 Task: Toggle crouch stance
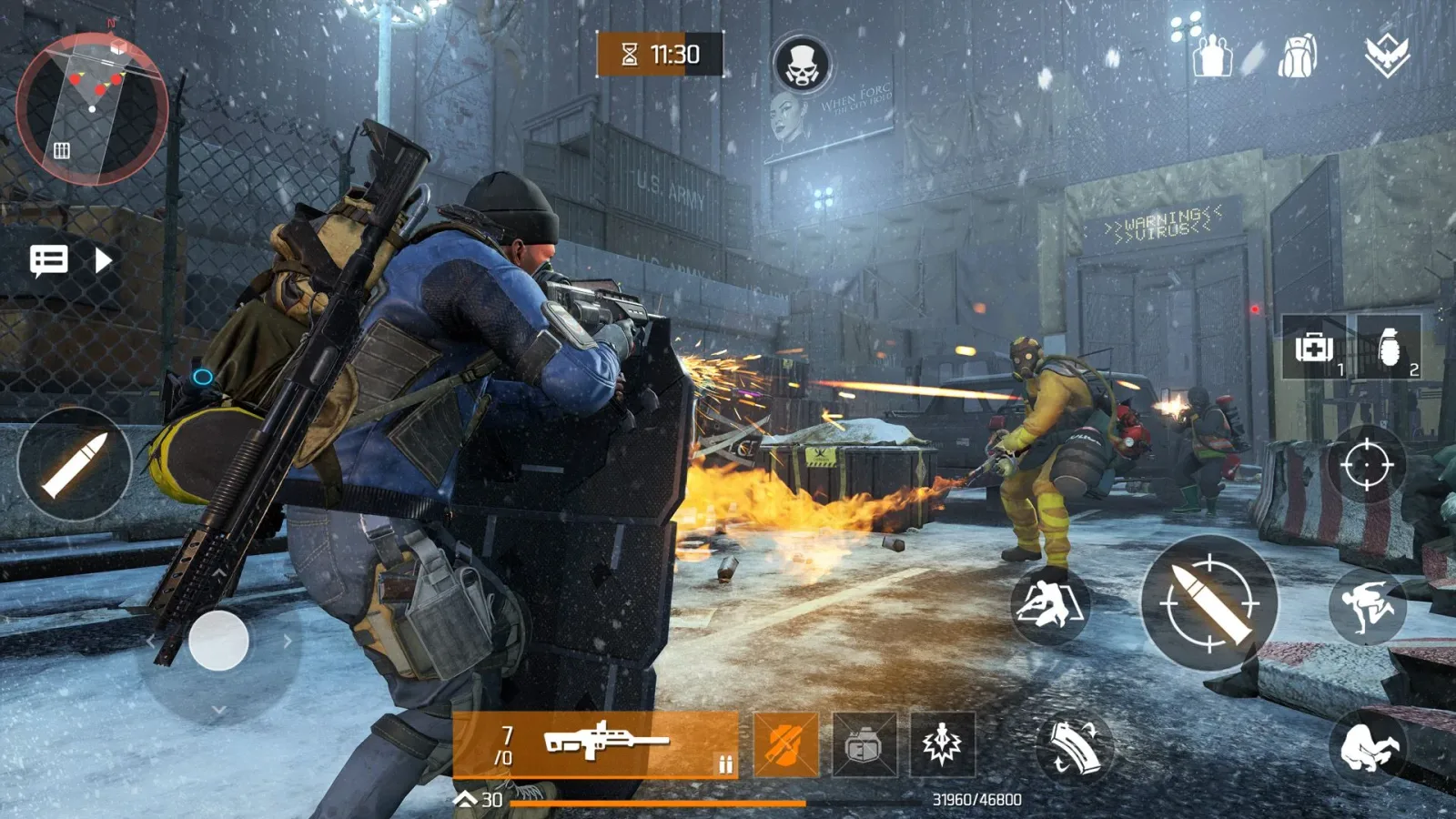click(x=1370, y=748)
